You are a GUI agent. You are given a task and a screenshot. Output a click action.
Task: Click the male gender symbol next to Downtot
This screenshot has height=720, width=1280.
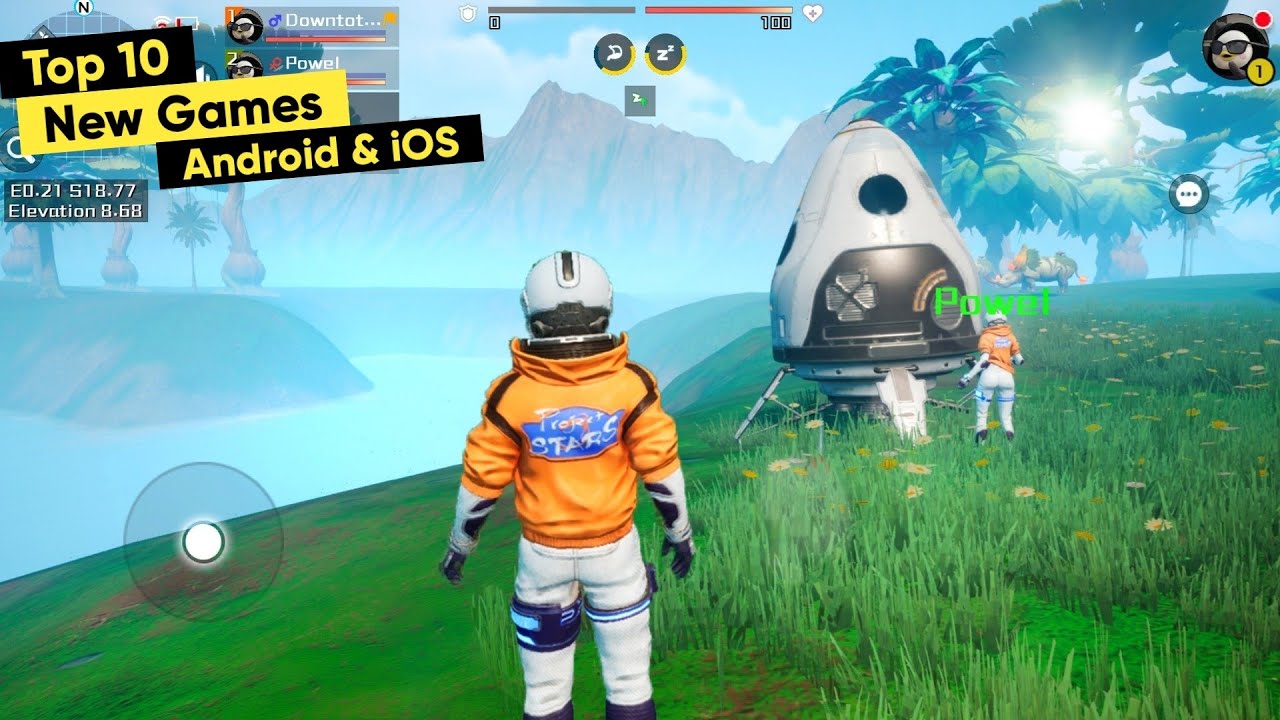(x=273, y=18)
